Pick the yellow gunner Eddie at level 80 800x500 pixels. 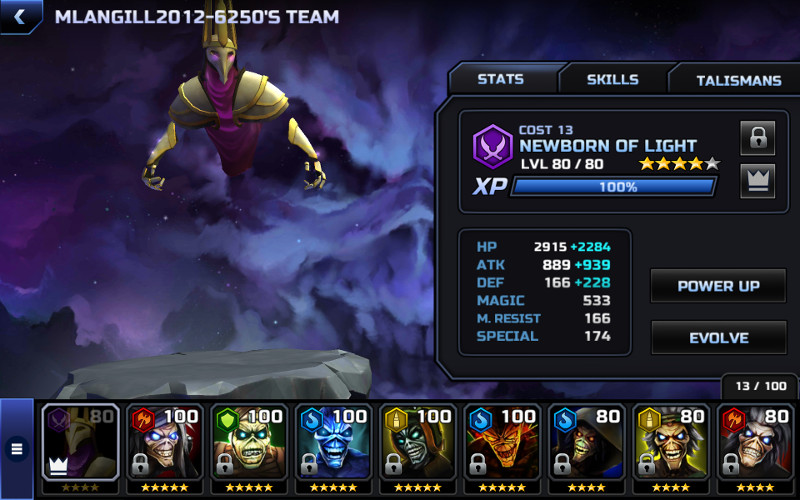click(670, 443)
